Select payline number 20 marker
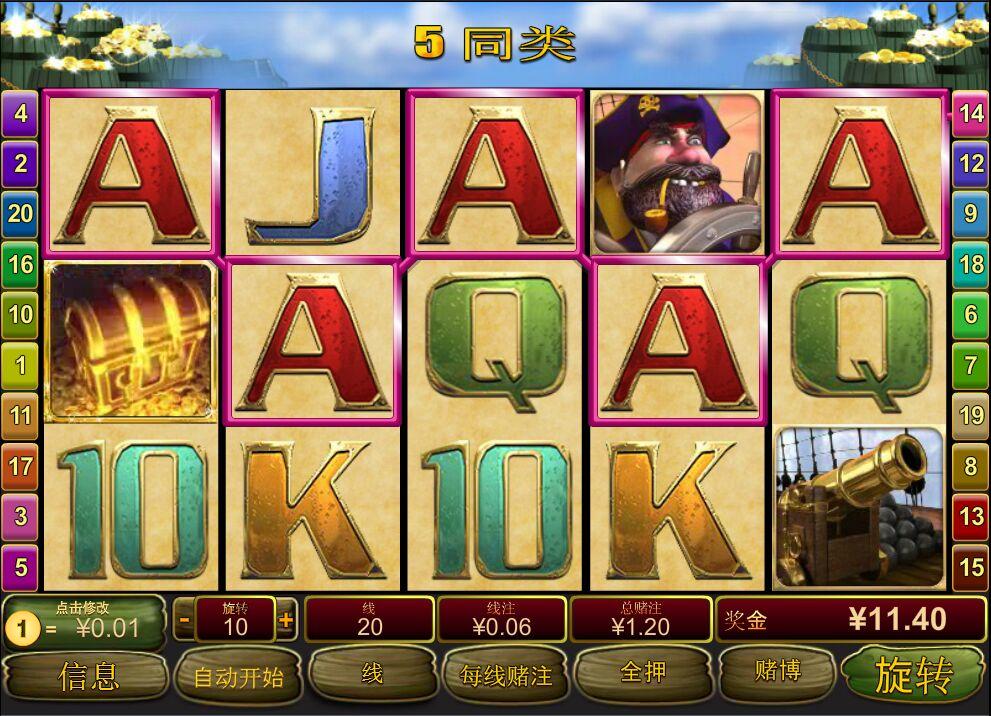This screenshot has height=716, width=991. pos(20,212)
